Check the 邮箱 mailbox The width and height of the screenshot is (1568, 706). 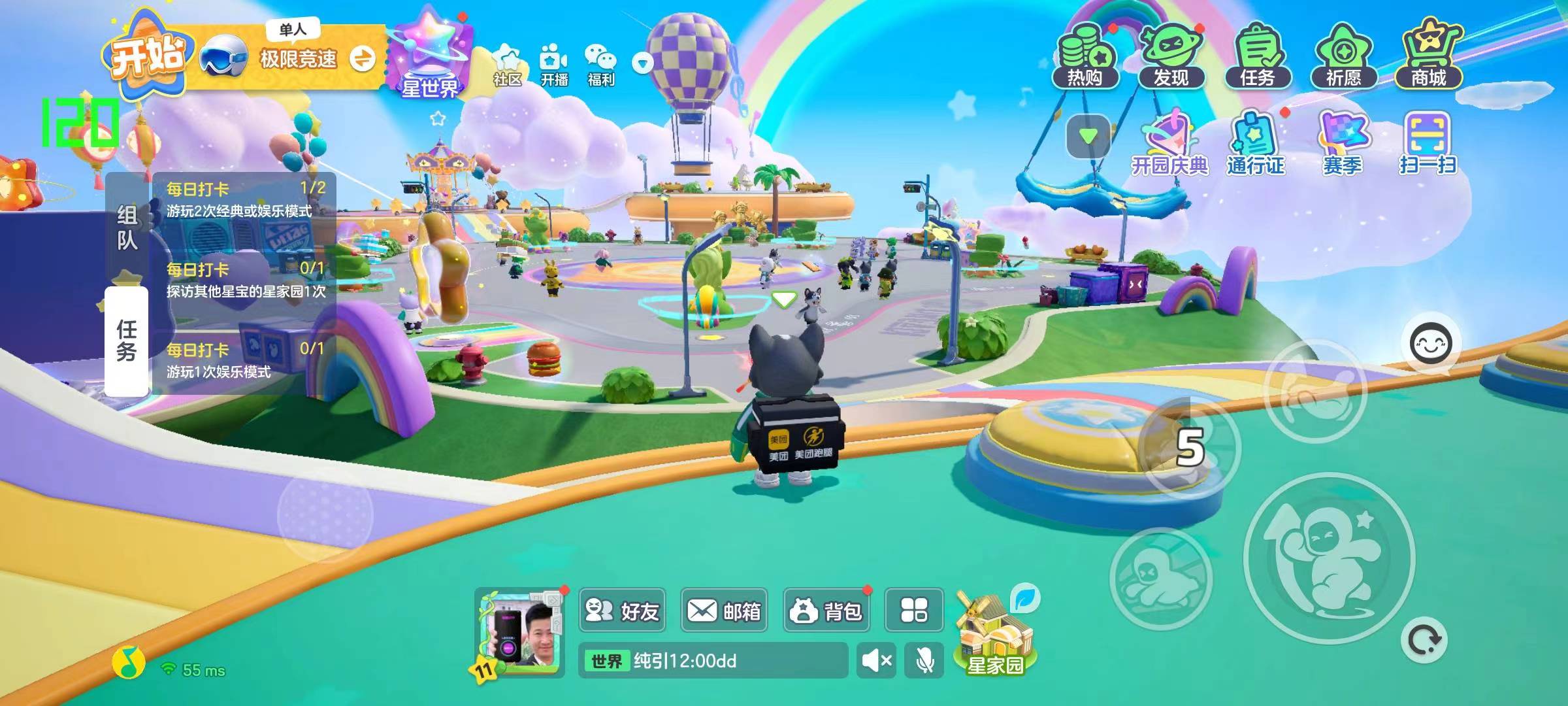coord(724,611)
